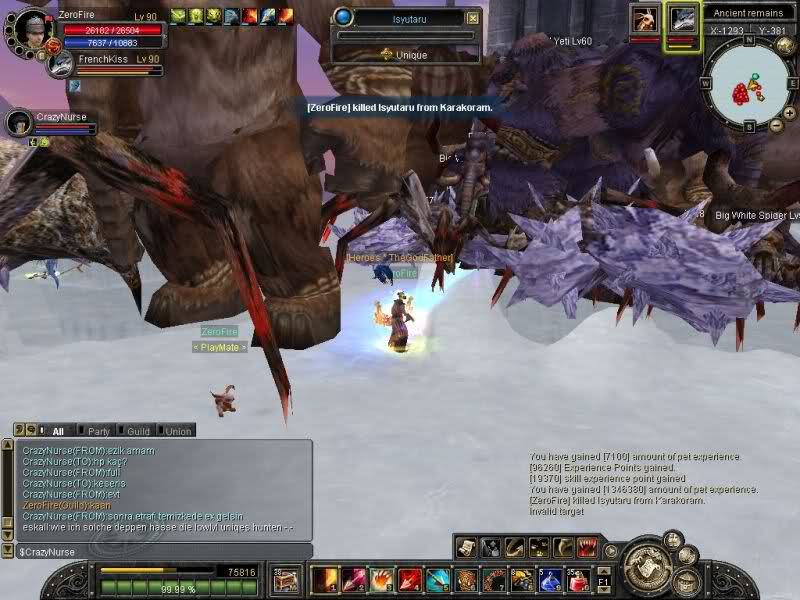The image size is (800, 600).
Task: Open the Union chat tab
Action: pyautogui.click(x=178, y=431)
